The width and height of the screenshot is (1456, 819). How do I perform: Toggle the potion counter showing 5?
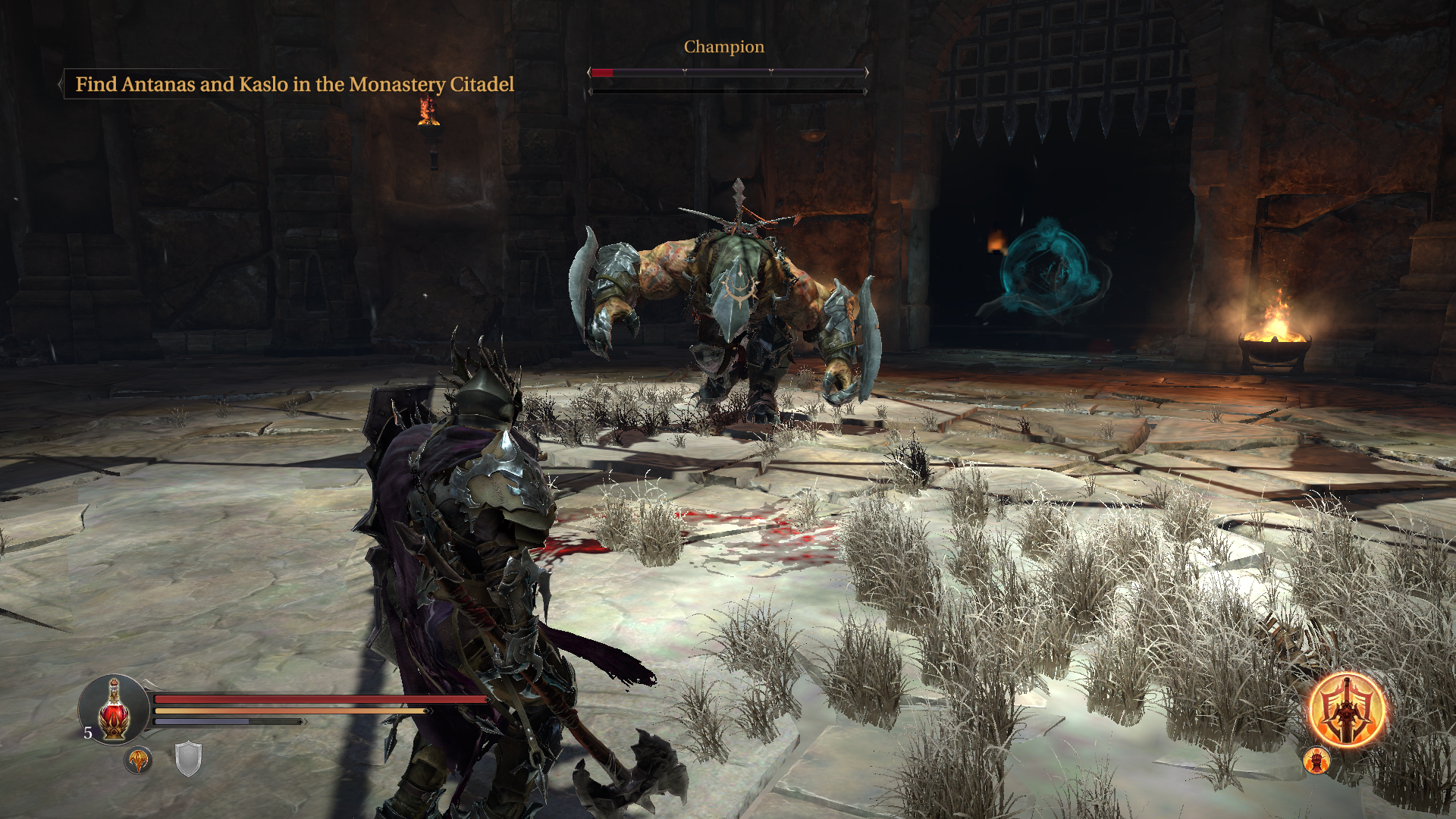click(x=87, y=733)
